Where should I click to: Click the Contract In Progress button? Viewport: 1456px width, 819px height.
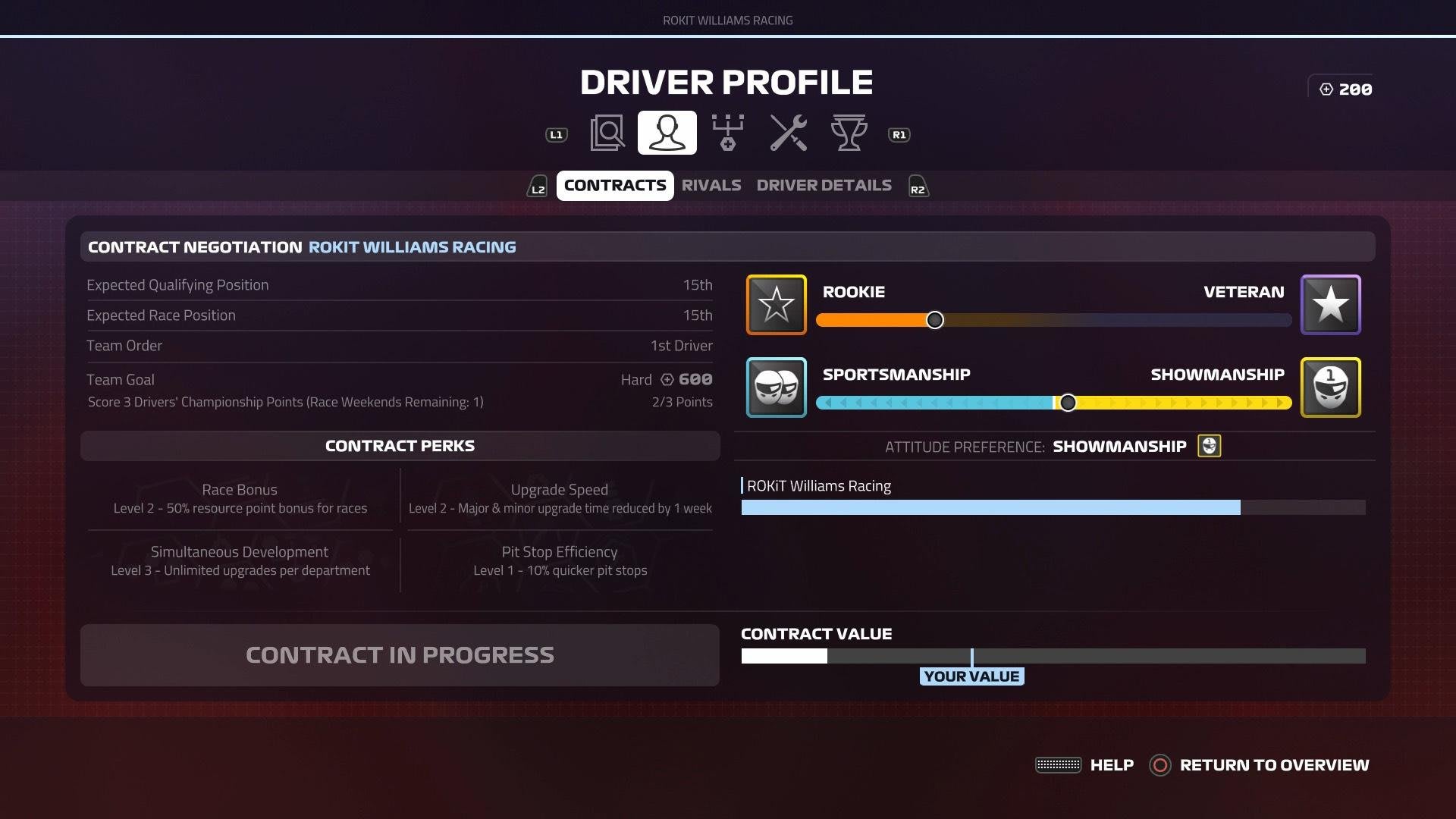click(400, 655)
